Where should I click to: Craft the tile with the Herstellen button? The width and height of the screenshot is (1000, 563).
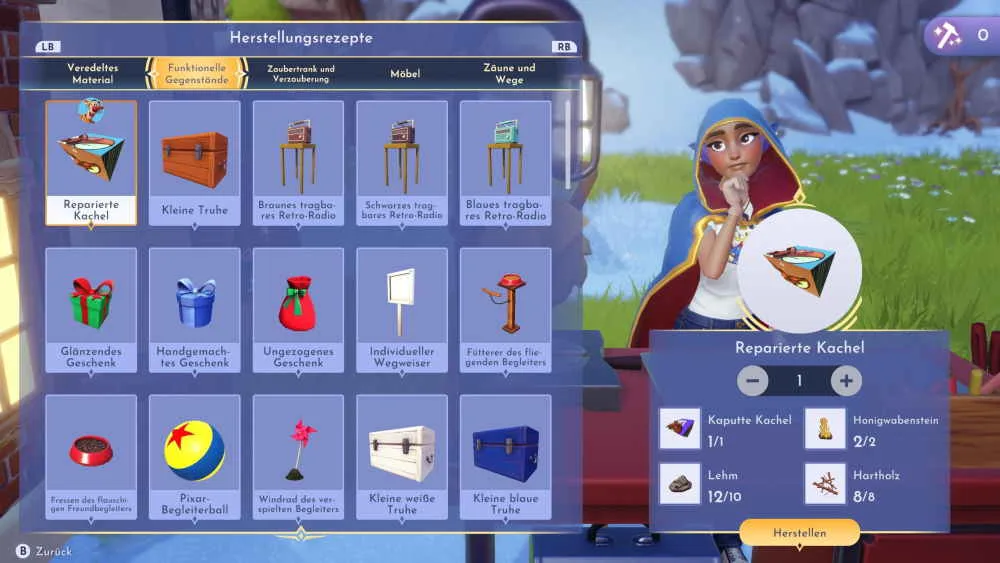799,533
